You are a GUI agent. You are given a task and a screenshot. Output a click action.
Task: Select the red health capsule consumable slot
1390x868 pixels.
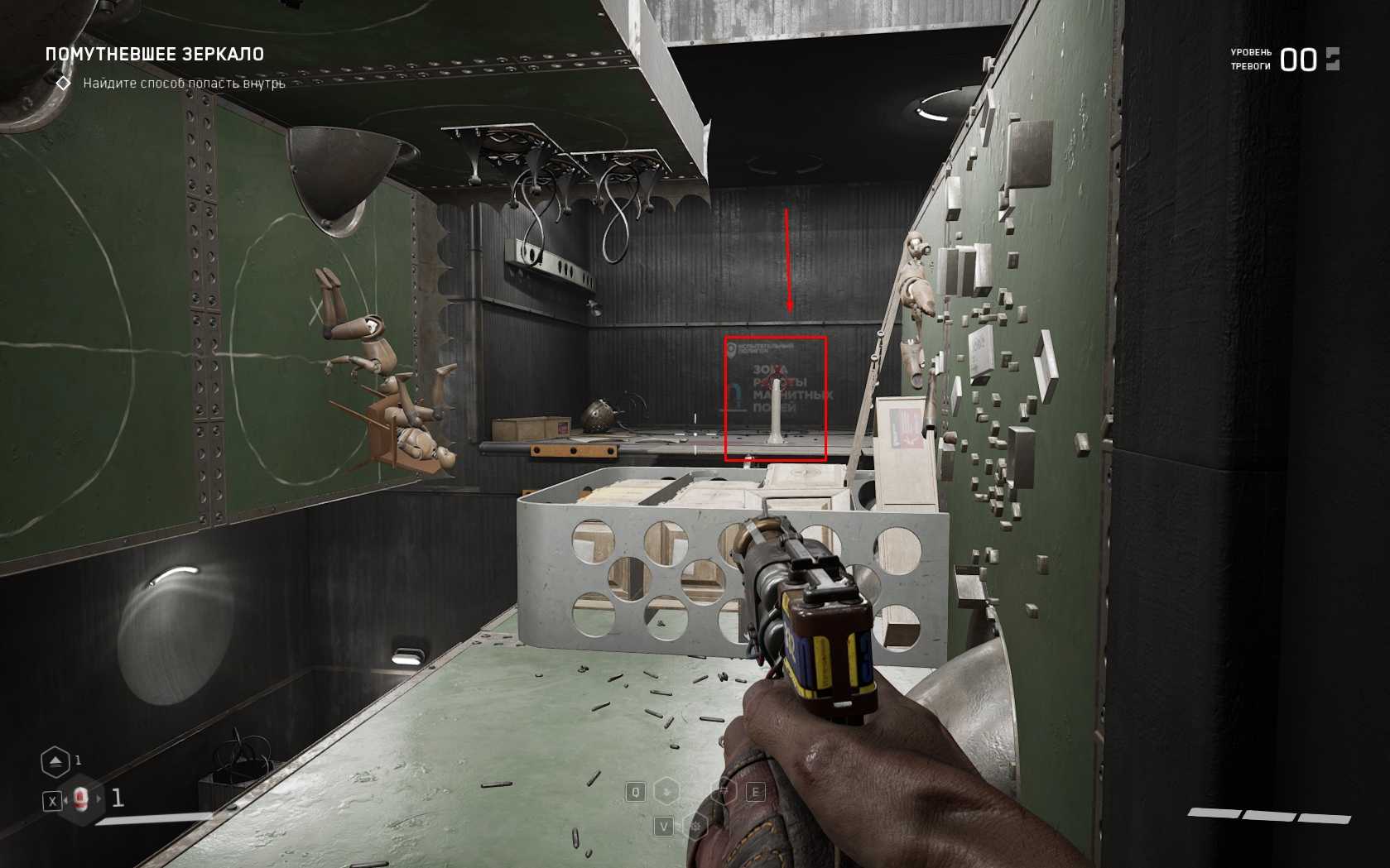click(x=80, y=799)
